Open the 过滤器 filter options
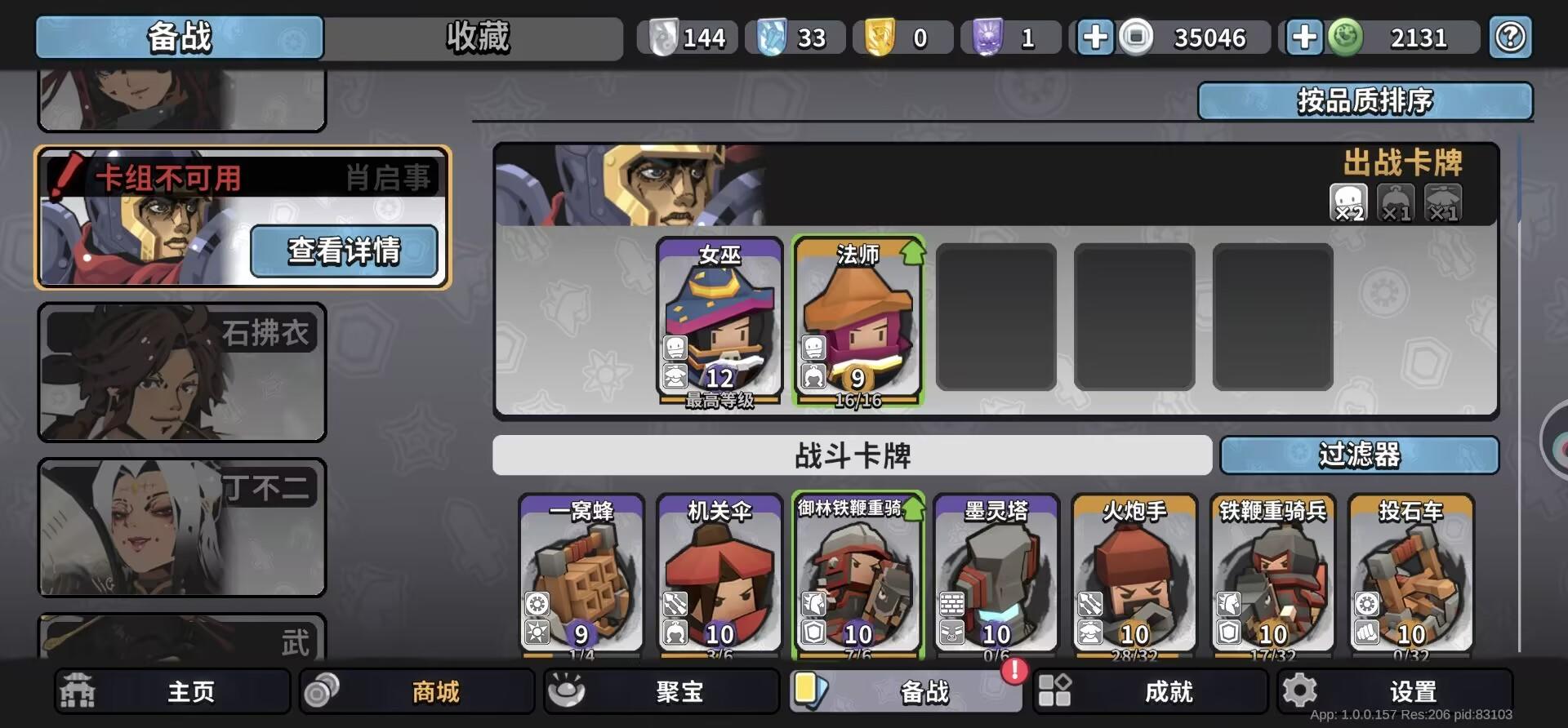 [1359, 456]
